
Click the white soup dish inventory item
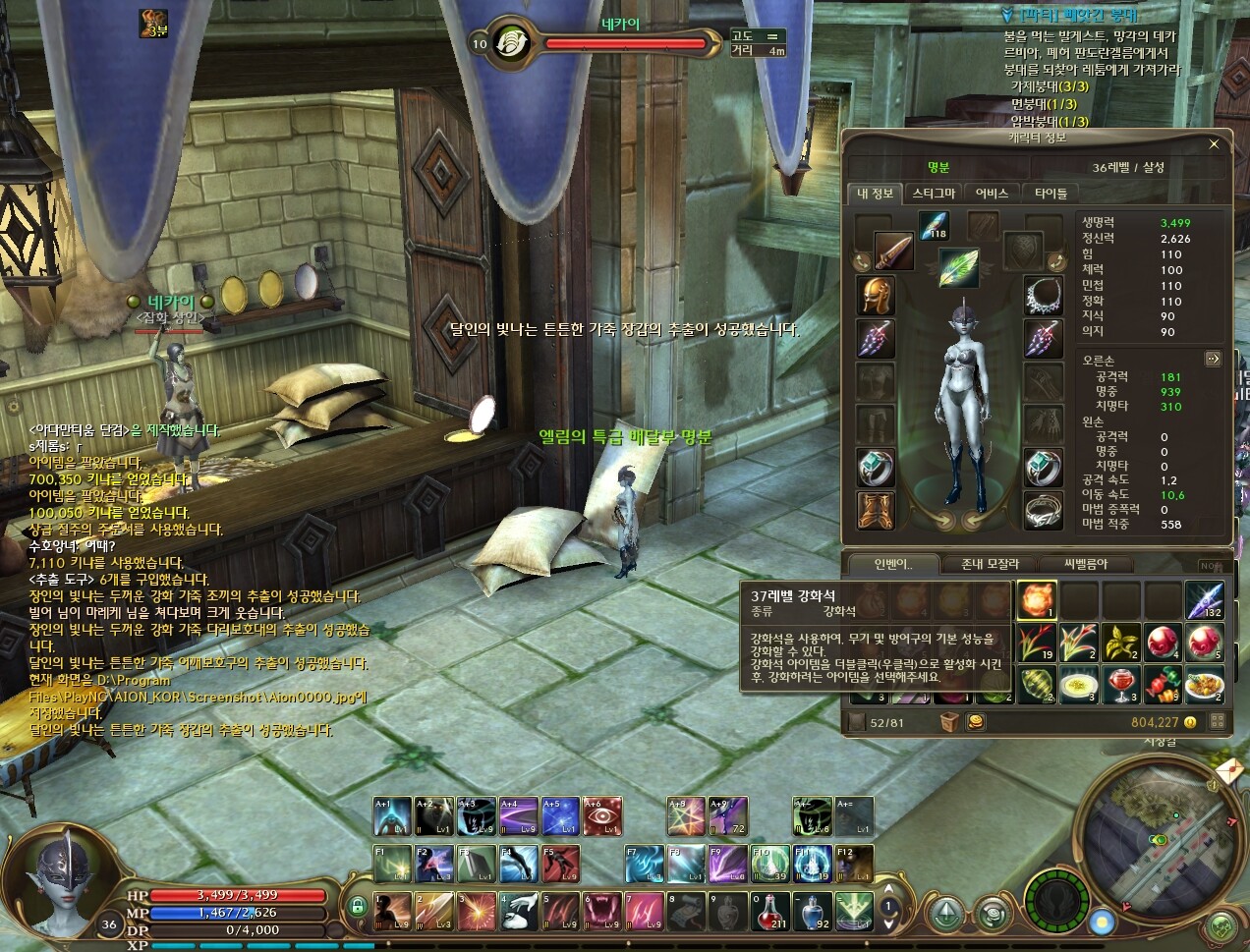[x=1079, y=684]
